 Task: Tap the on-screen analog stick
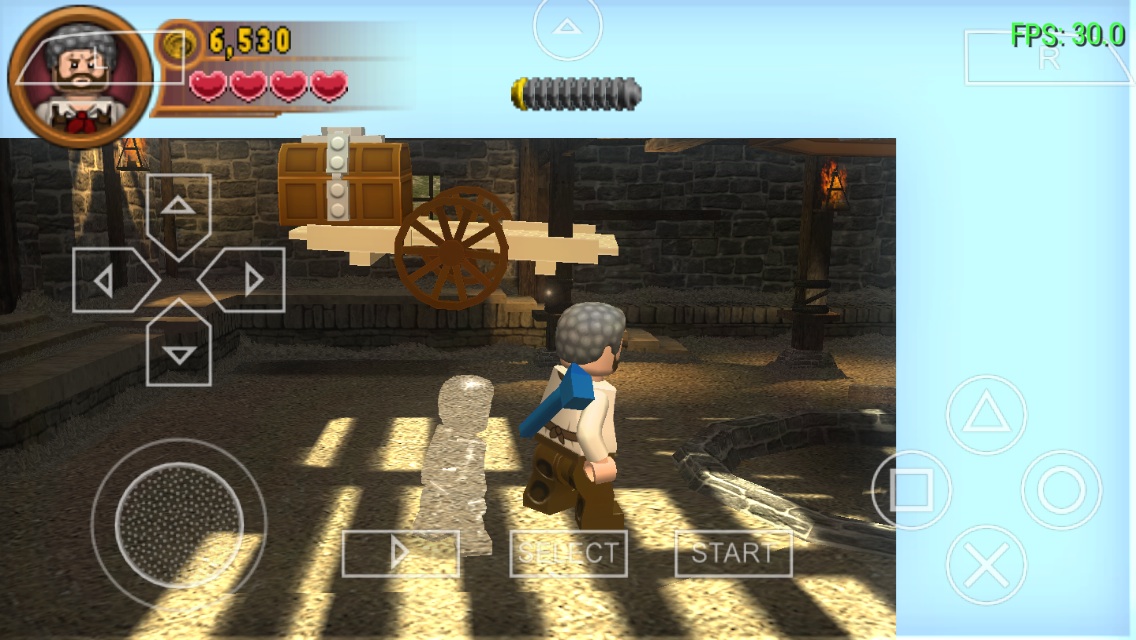[178, 523]
